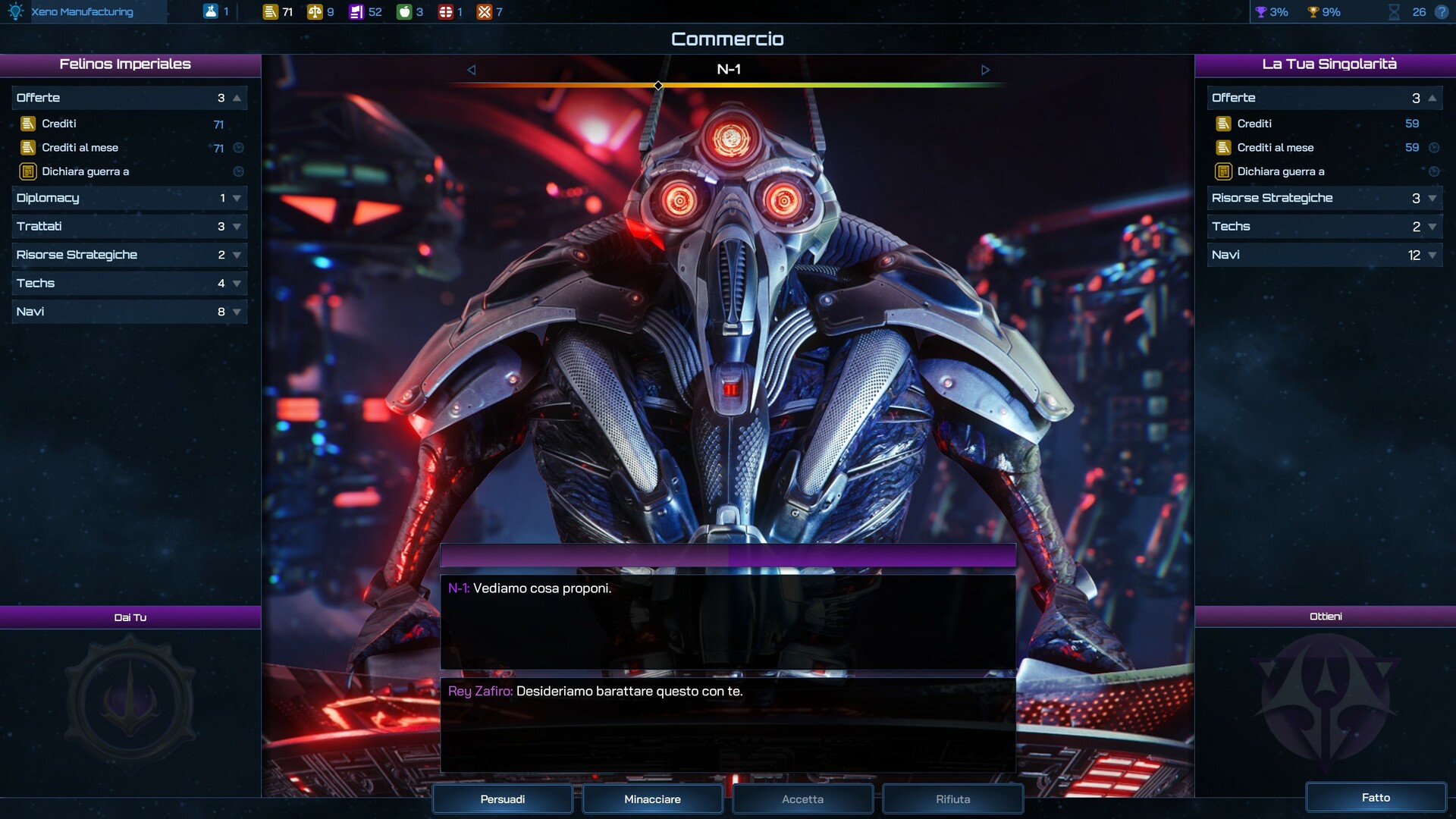Expand Felinos Imperiales' Techs list
The height and width of the screenshot is (819, 1456).
point(129,283)
